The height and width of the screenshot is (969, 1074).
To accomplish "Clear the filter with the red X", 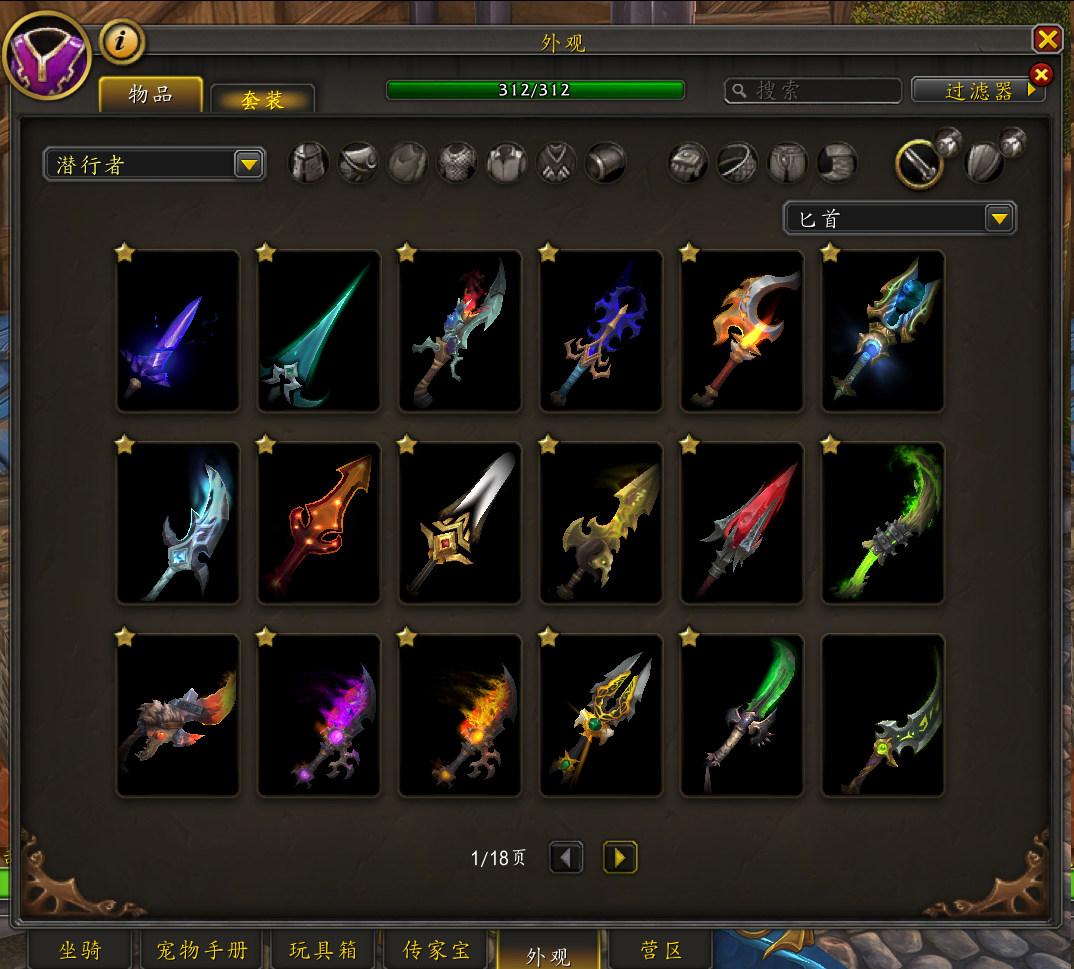I will (x=1041, y=75).
